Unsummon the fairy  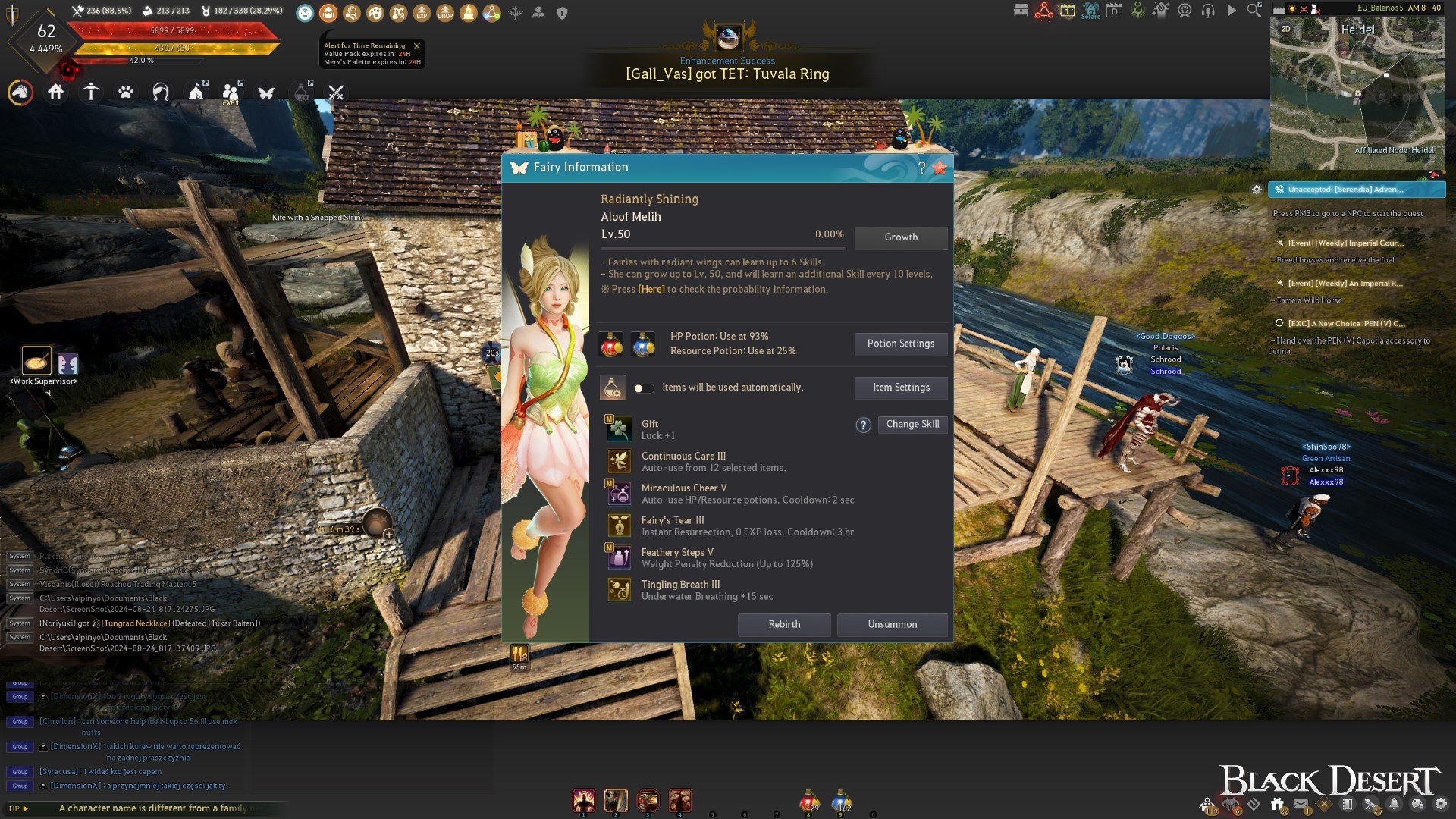point(892,624)
